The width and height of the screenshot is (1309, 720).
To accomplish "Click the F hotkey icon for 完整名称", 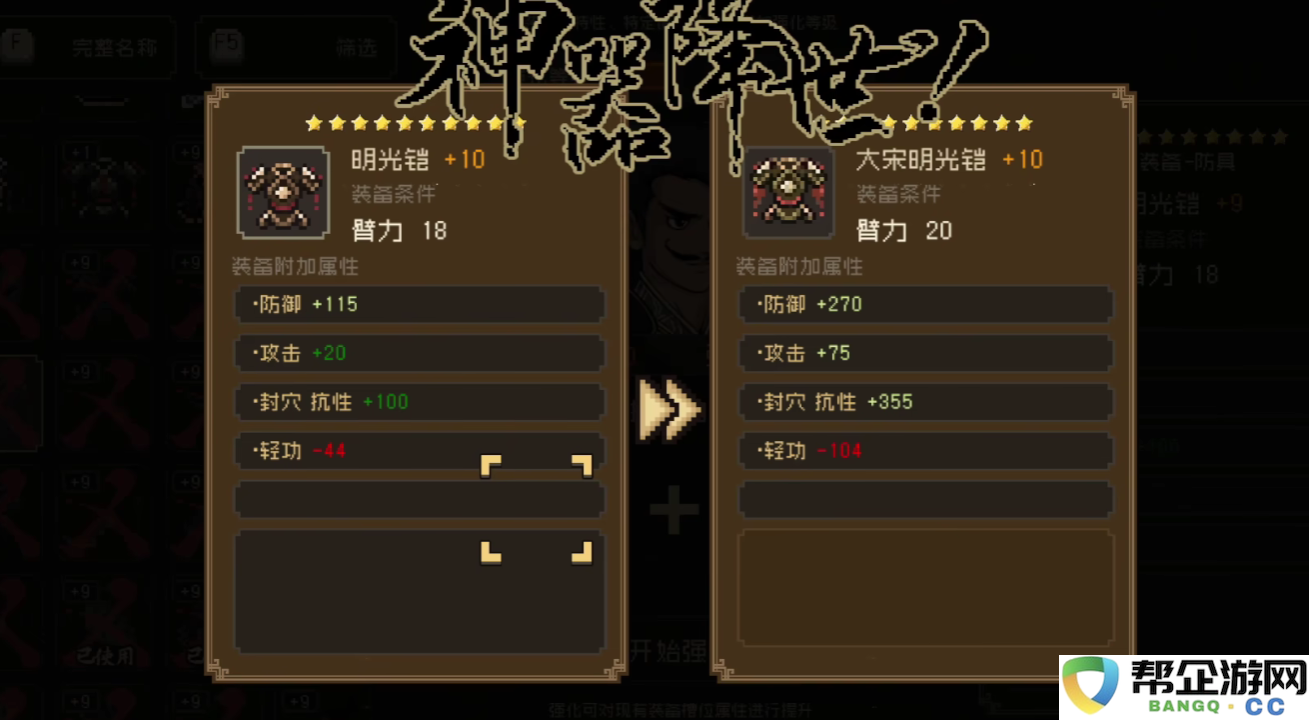I will tap(16, 47).
